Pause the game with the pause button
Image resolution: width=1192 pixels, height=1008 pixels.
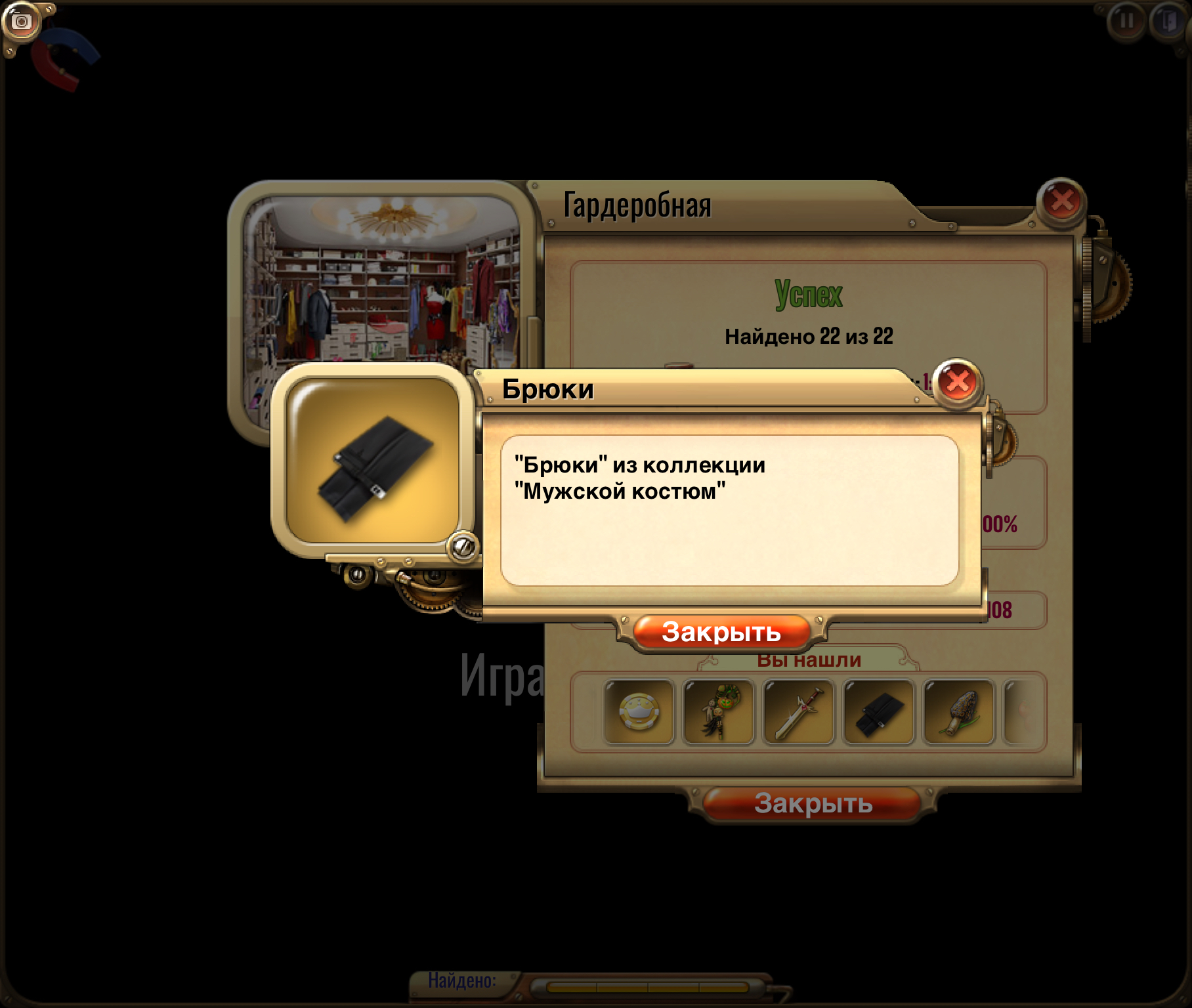[x=1126, y=21]
